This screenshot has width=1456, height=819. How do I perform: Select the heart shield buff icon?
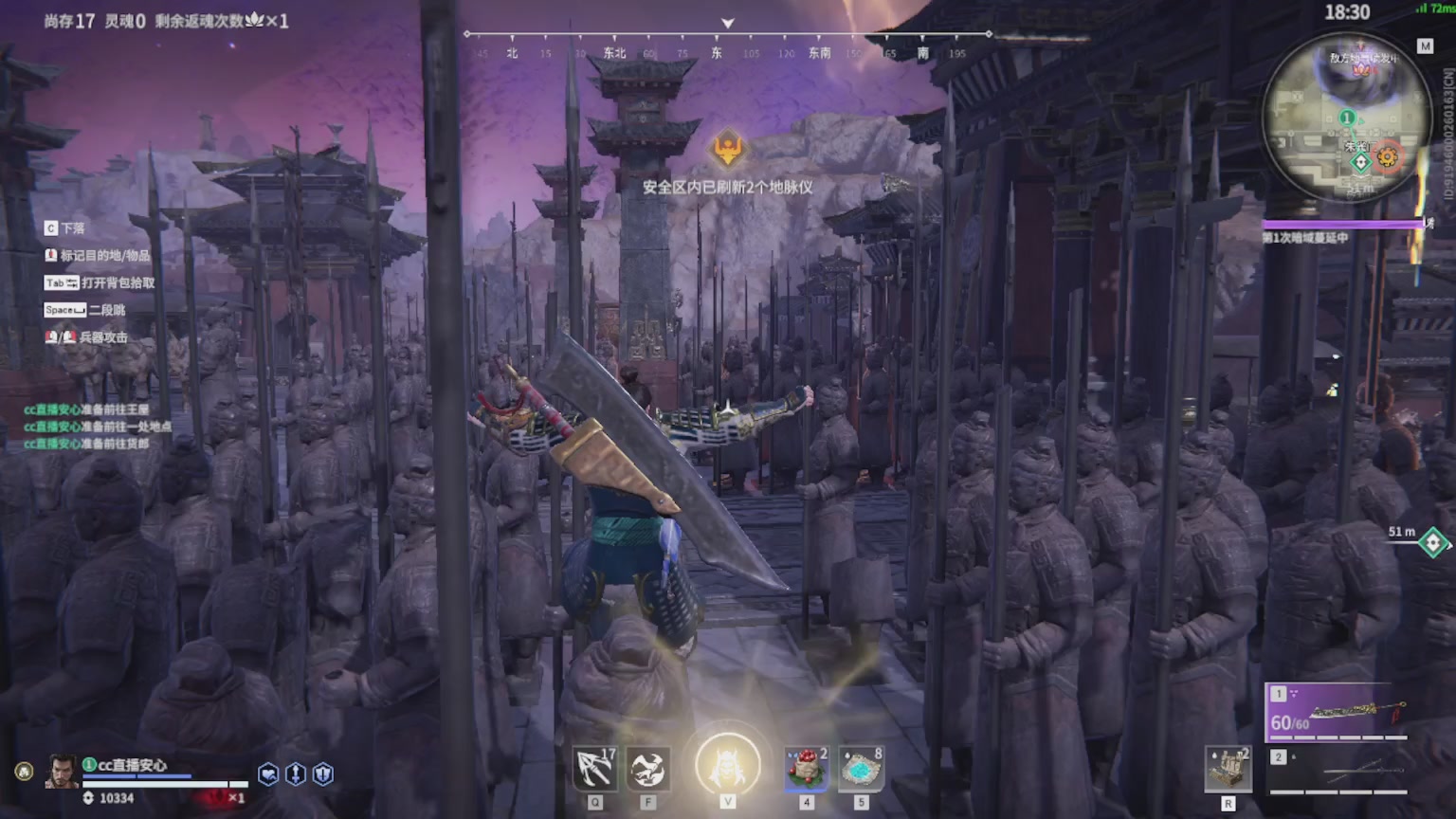tap(268, 774)
